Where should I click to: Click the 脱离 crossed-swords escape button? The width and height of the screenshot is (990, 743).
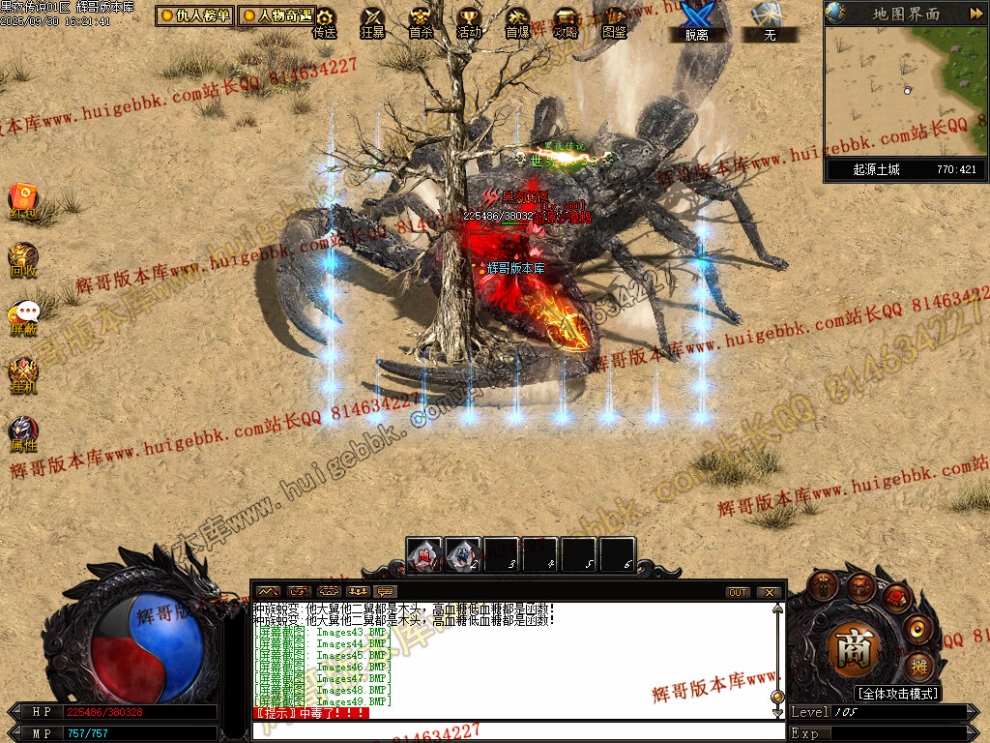696,22
